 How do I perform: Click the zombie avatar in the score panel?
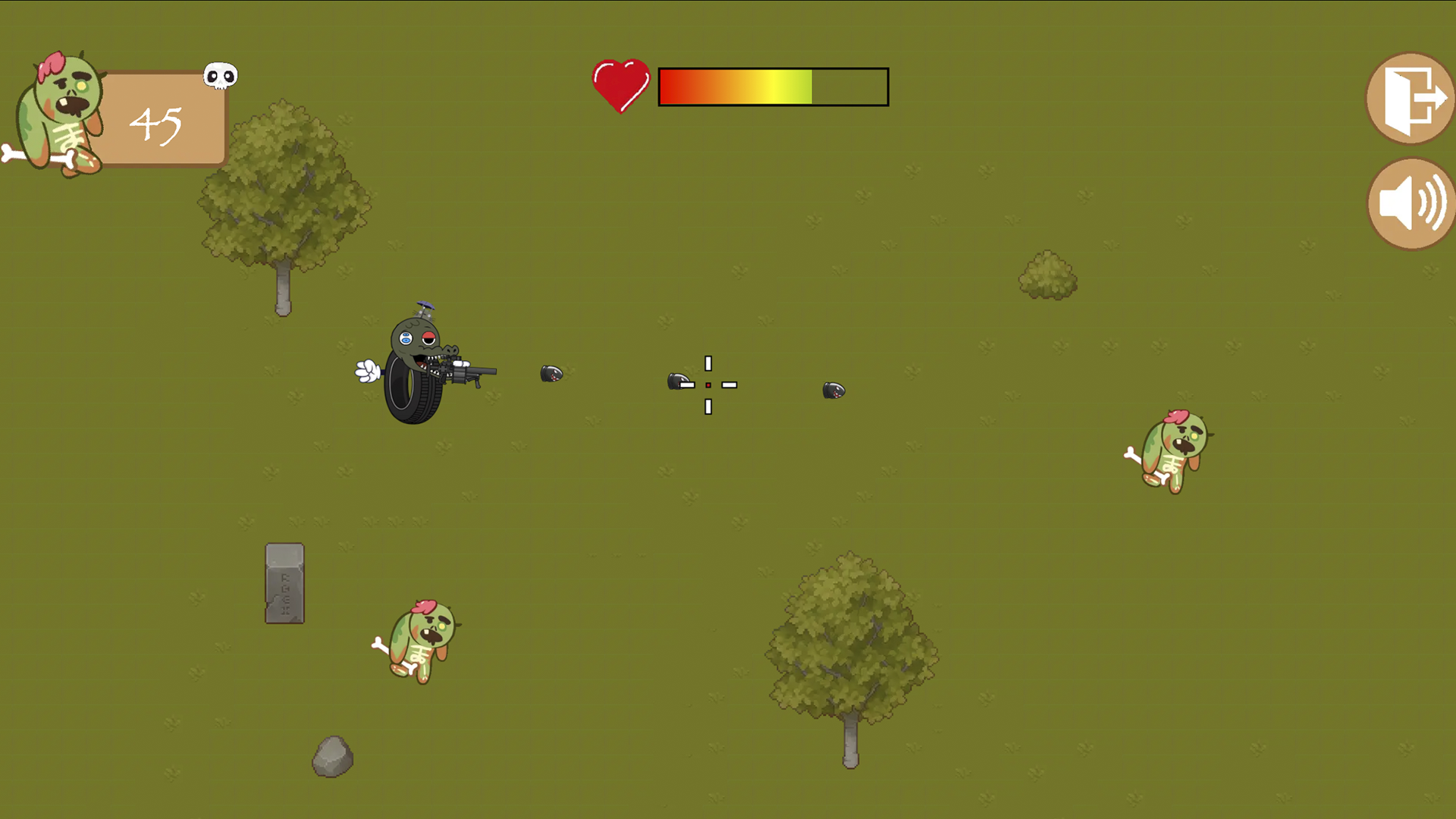[x=61, y=114]
